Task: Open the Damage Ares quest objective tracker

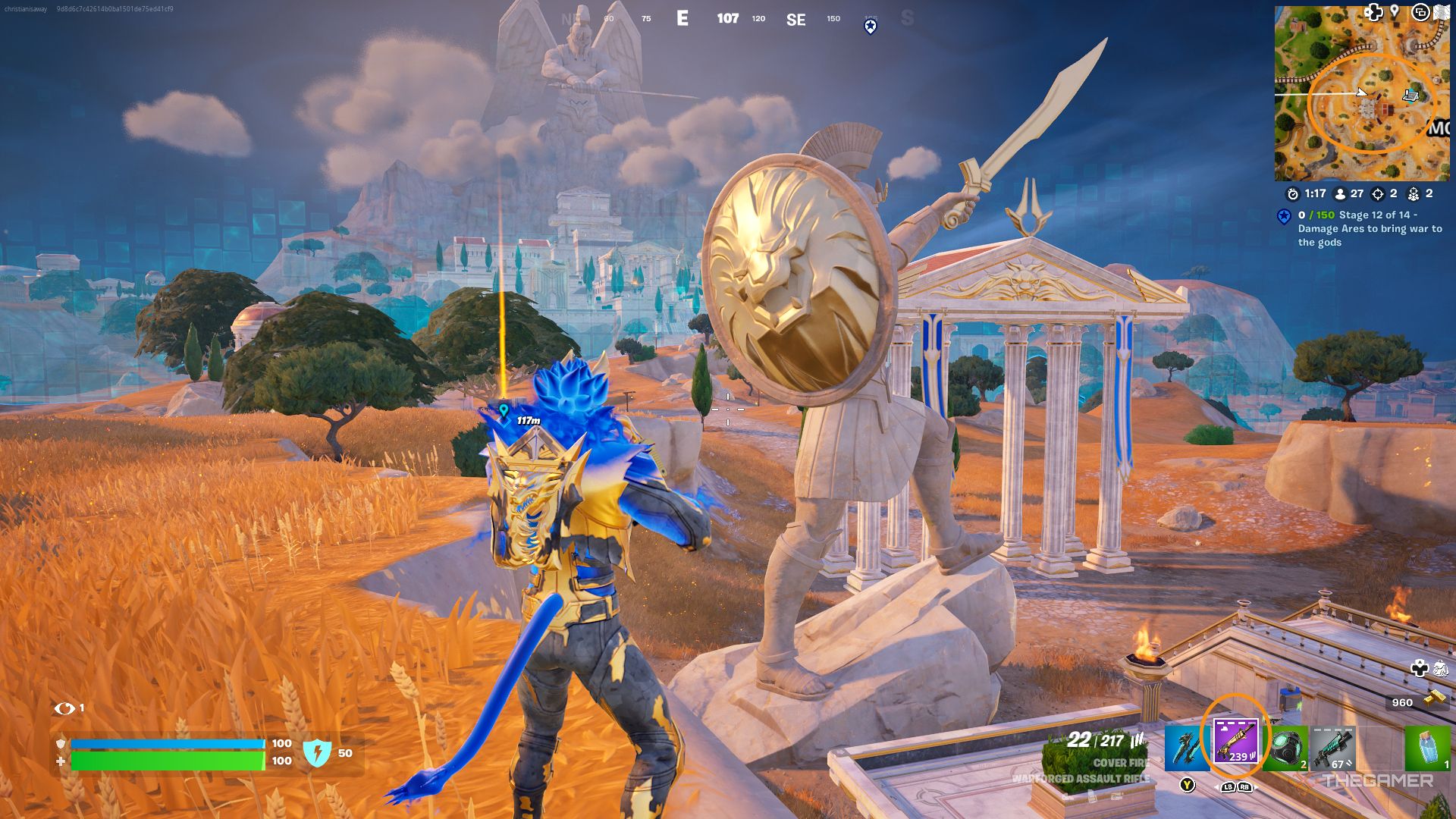Action: coord(1369,228)
